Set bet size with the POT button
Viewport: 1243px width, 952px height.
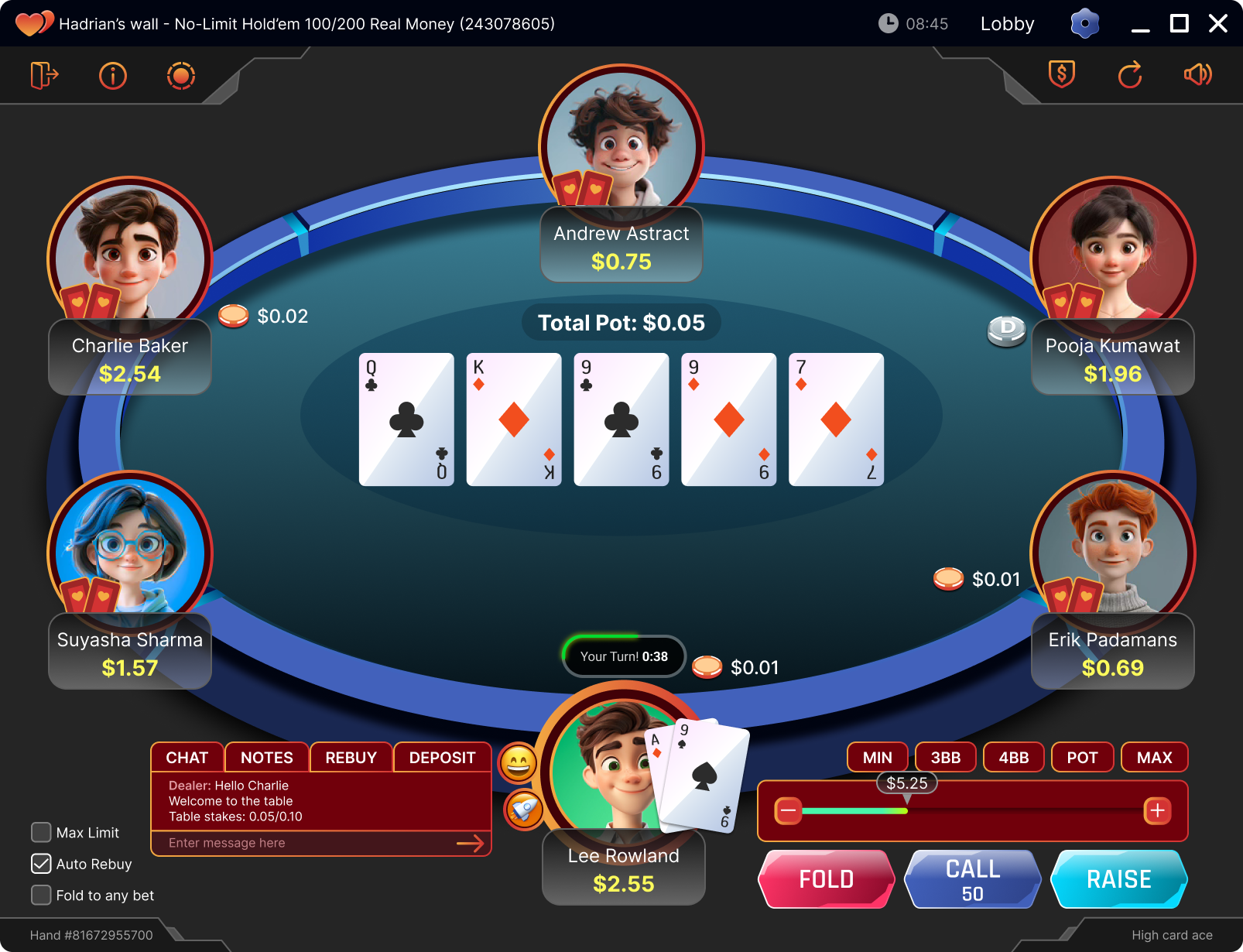click(1082, 757)
